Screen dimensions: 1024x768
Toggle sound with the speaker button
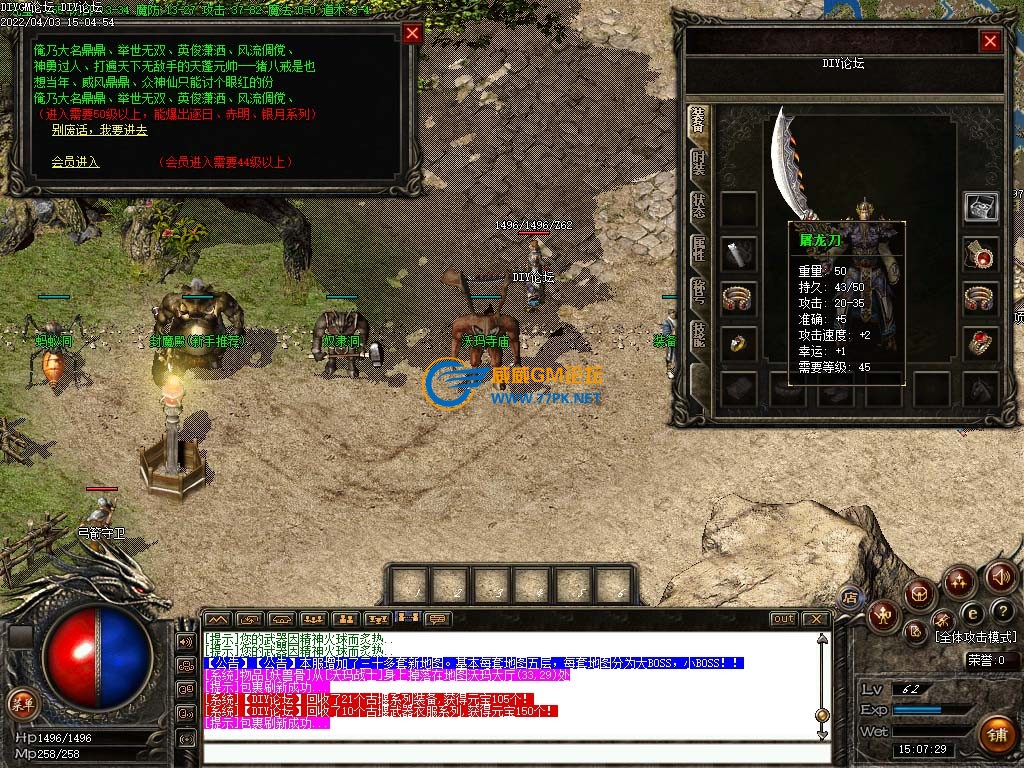click(x=1000, y=577)
